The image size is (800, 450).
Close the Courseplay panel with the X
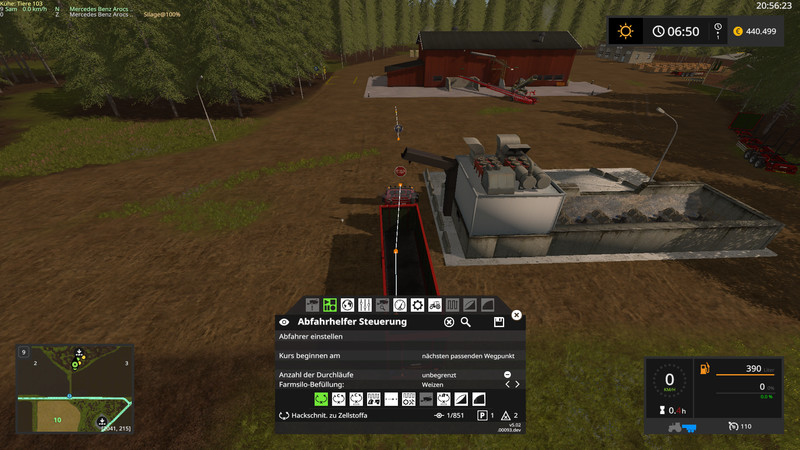(x=516, y=315)
